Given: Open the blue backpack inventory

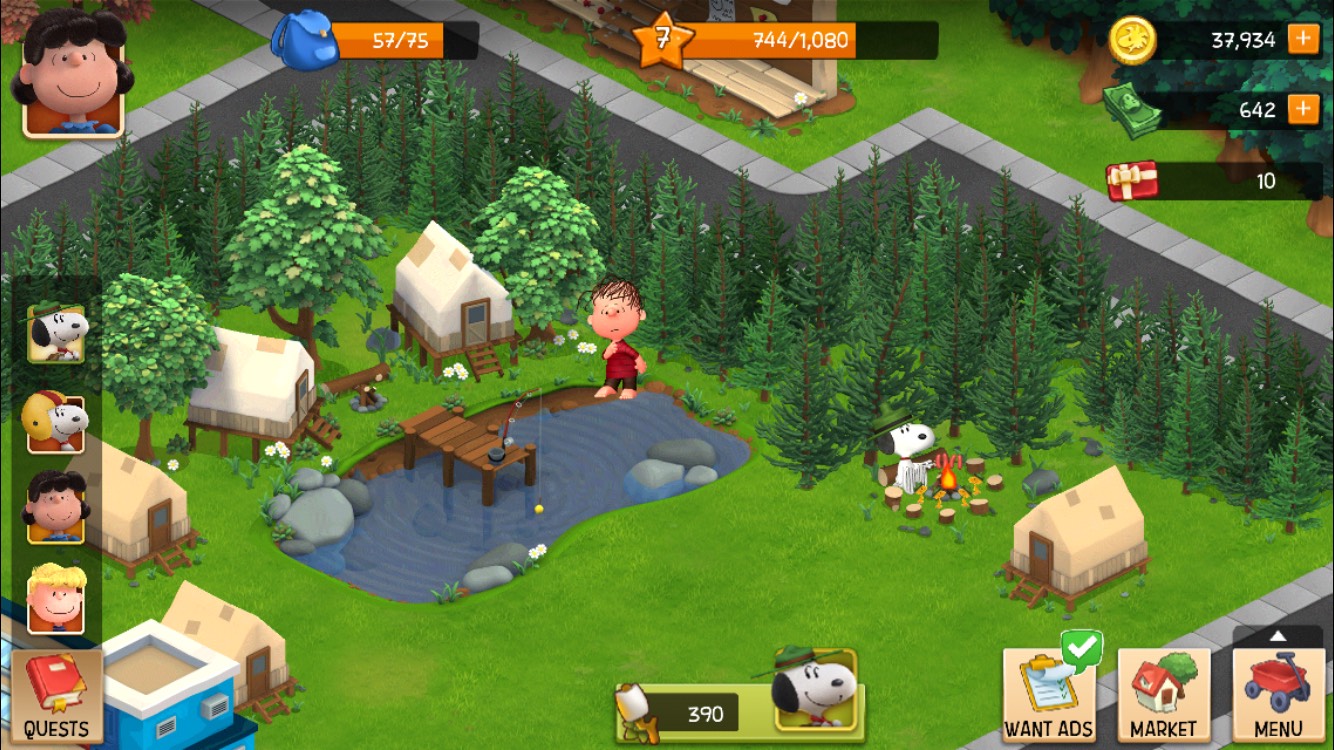Looking at the screenshot, I should click(306, 41).
